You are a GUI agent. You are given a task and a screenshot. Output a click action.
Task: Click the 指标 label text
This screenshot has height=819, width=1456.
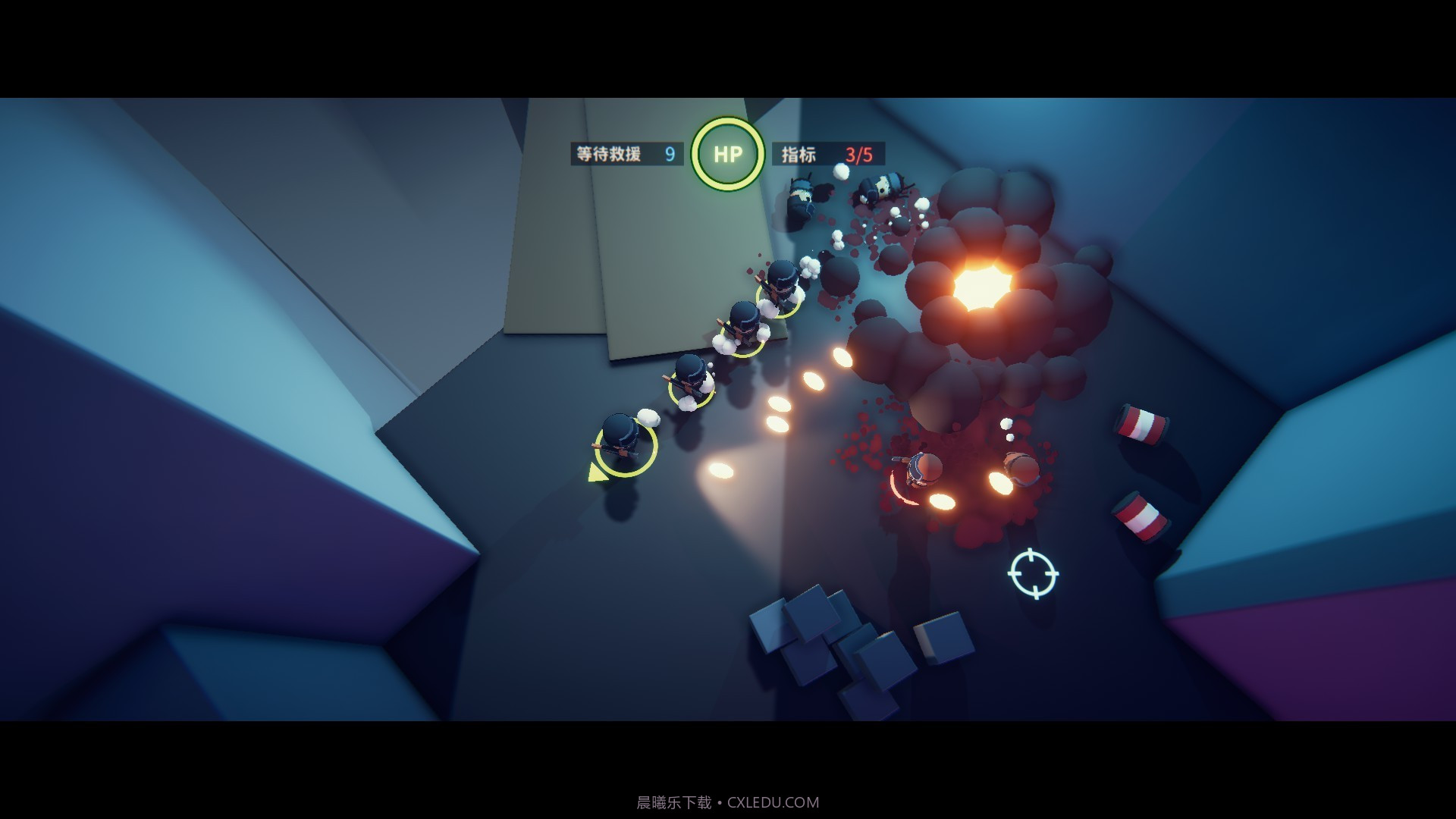pos(792,154)
